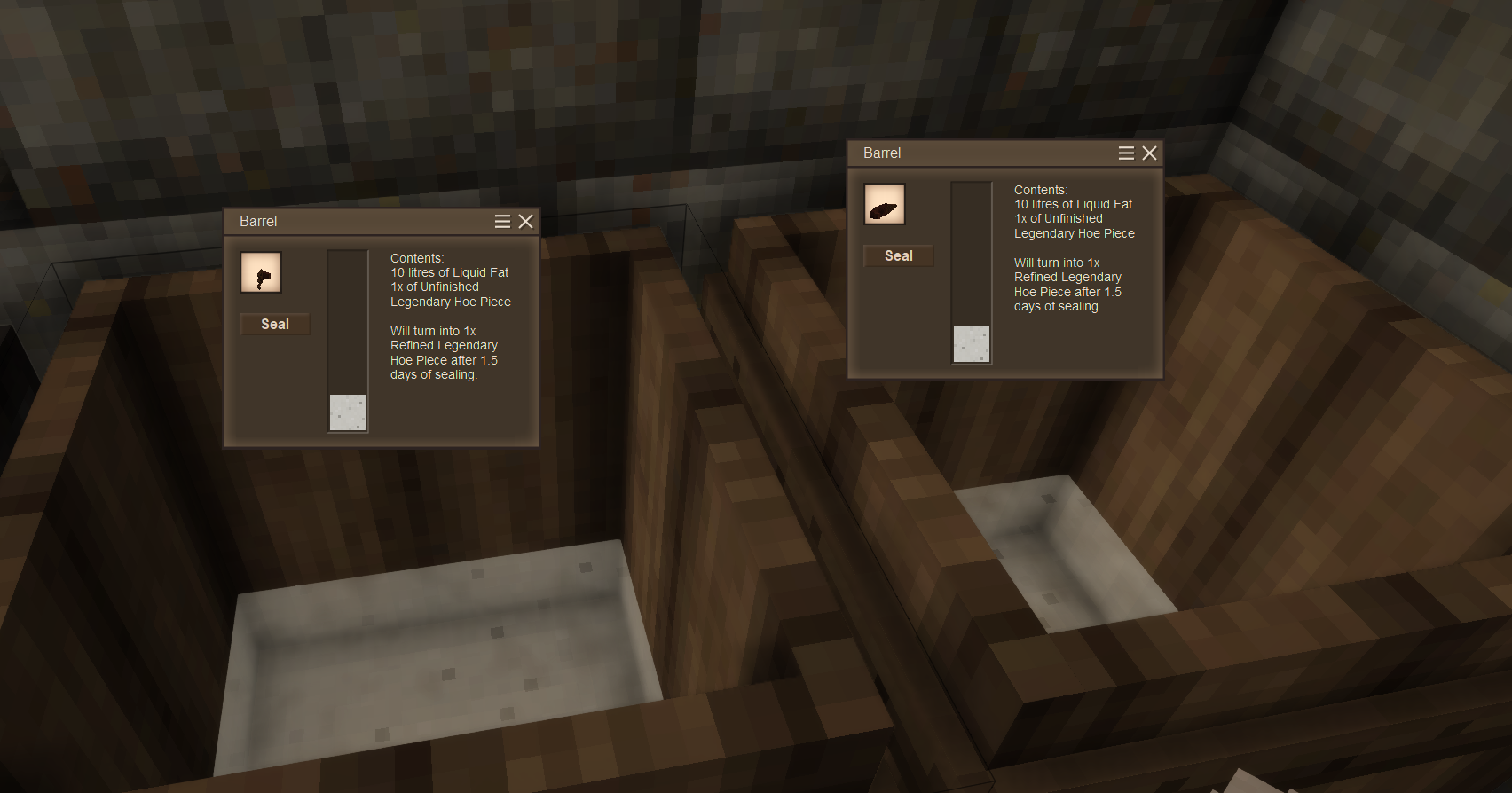The height and width of the screenshot is (793, 1512).
Task: Click the Liquid Fat residue at right gauge bottom
Action: [x=971, y=344]
